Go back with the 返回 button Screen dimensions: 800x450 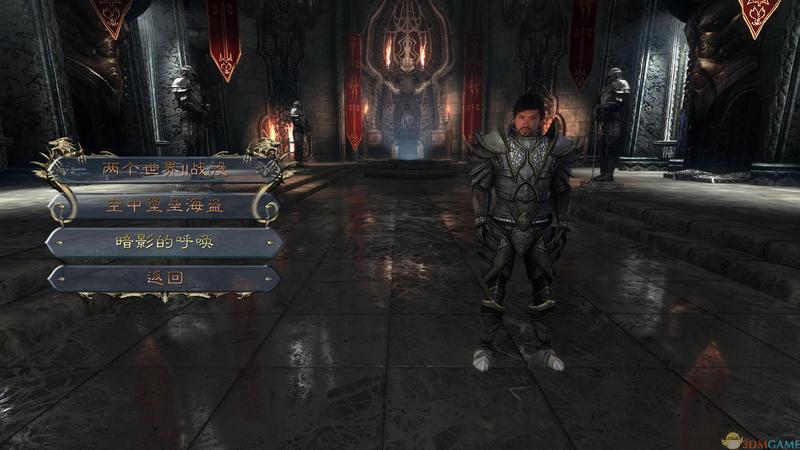165,278
